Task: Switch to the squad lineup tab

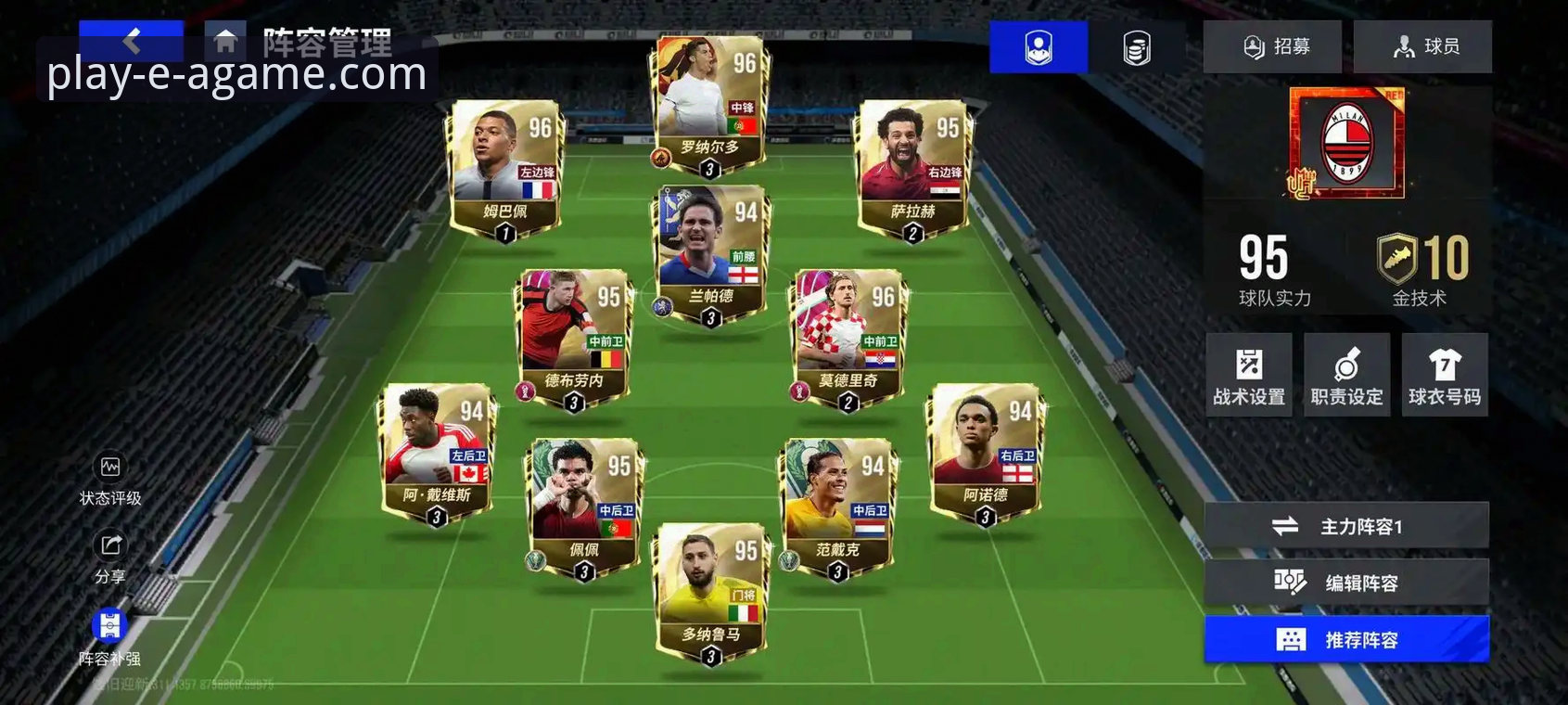Action: click(x=1038, y=46)
